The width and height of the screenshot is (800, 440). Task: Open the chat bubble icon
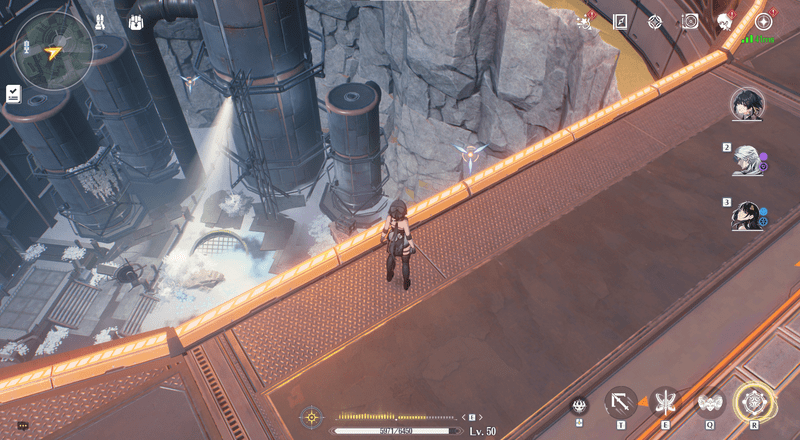23,426
